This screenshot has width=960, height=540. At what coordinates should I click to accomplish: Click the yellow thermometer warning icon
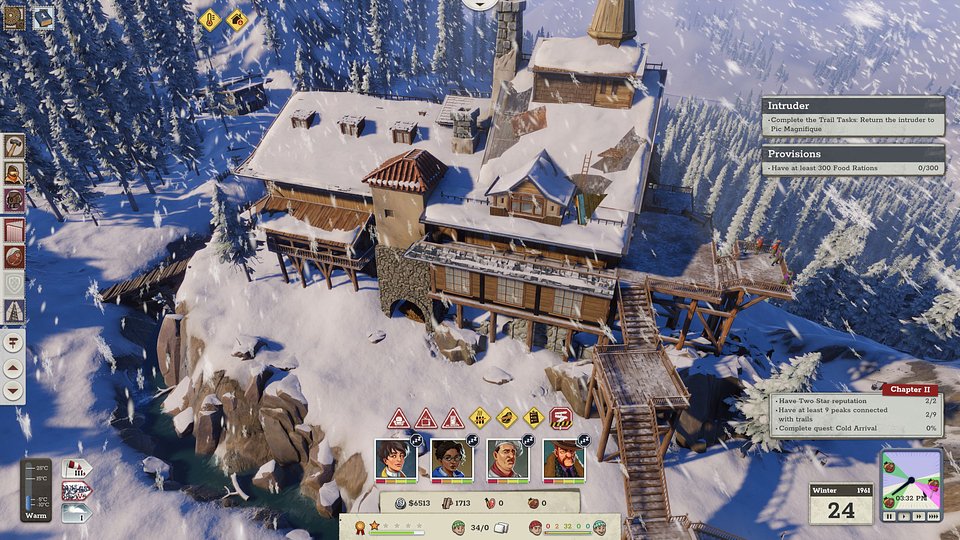pos(211,19)
